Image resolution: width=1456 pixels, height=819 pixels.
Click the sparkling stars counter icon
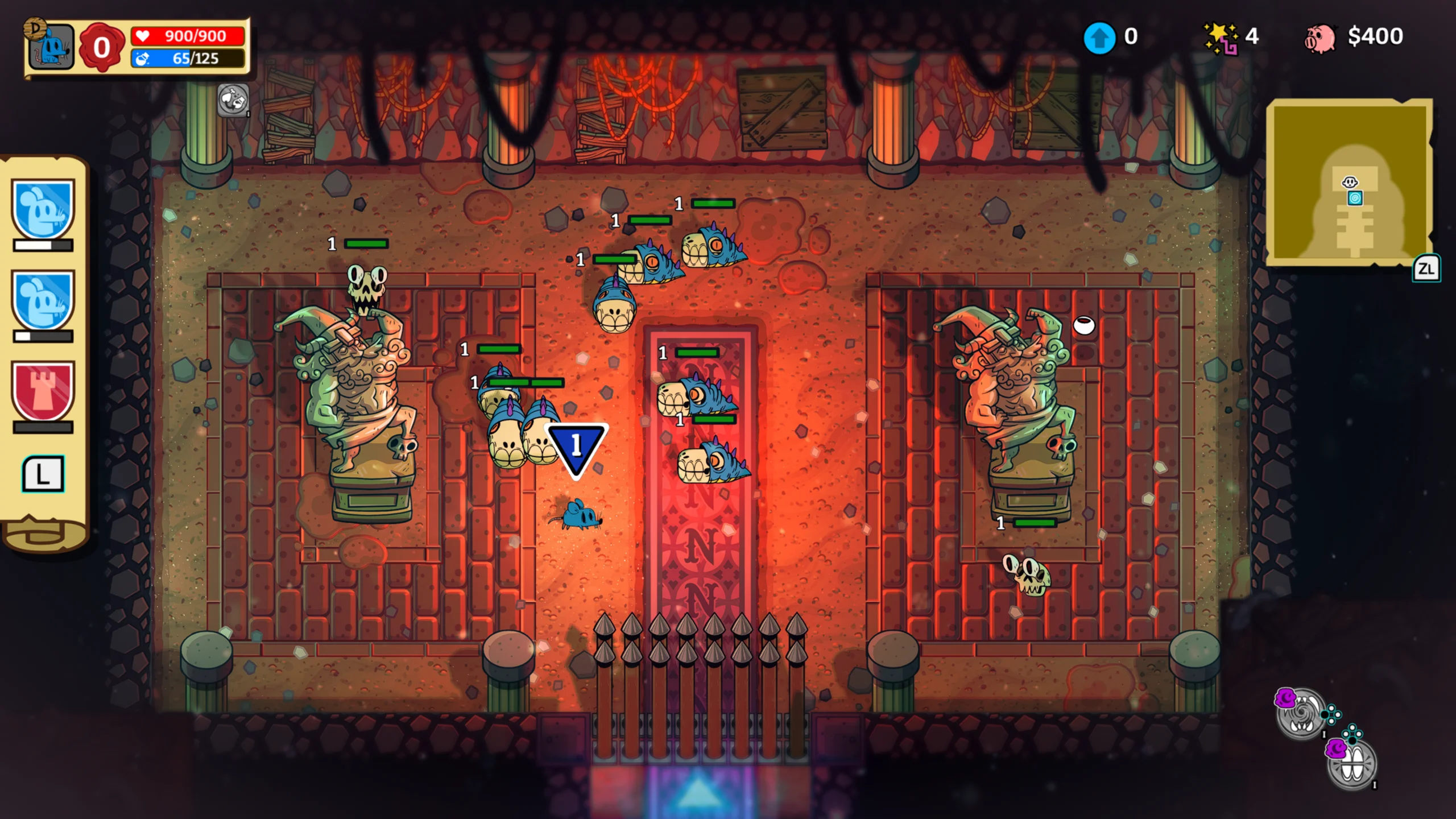click(1221, 38)
